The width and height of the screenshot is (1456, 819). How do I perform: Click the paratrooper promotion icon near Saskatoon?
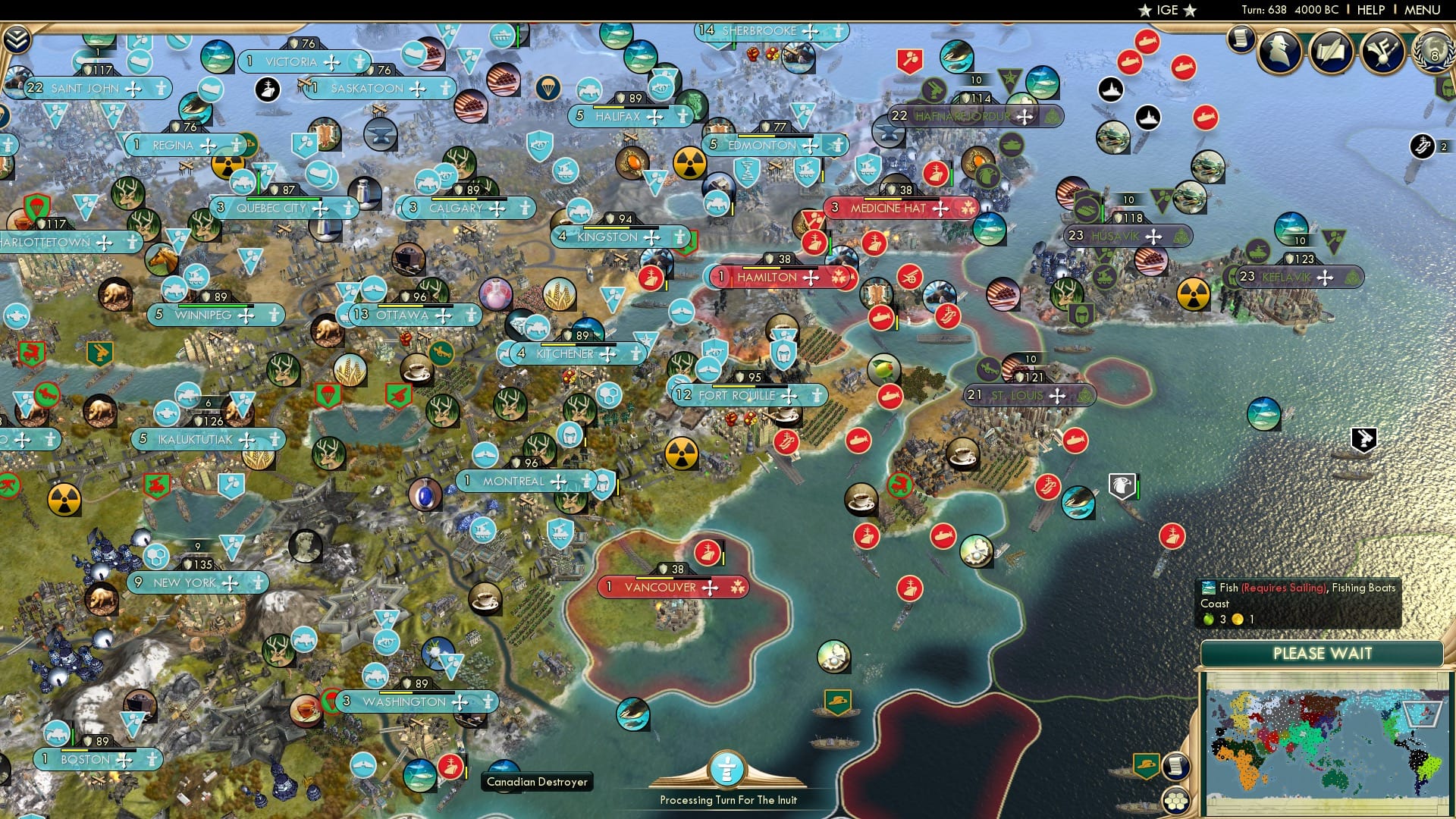click(x=548, y=88)
